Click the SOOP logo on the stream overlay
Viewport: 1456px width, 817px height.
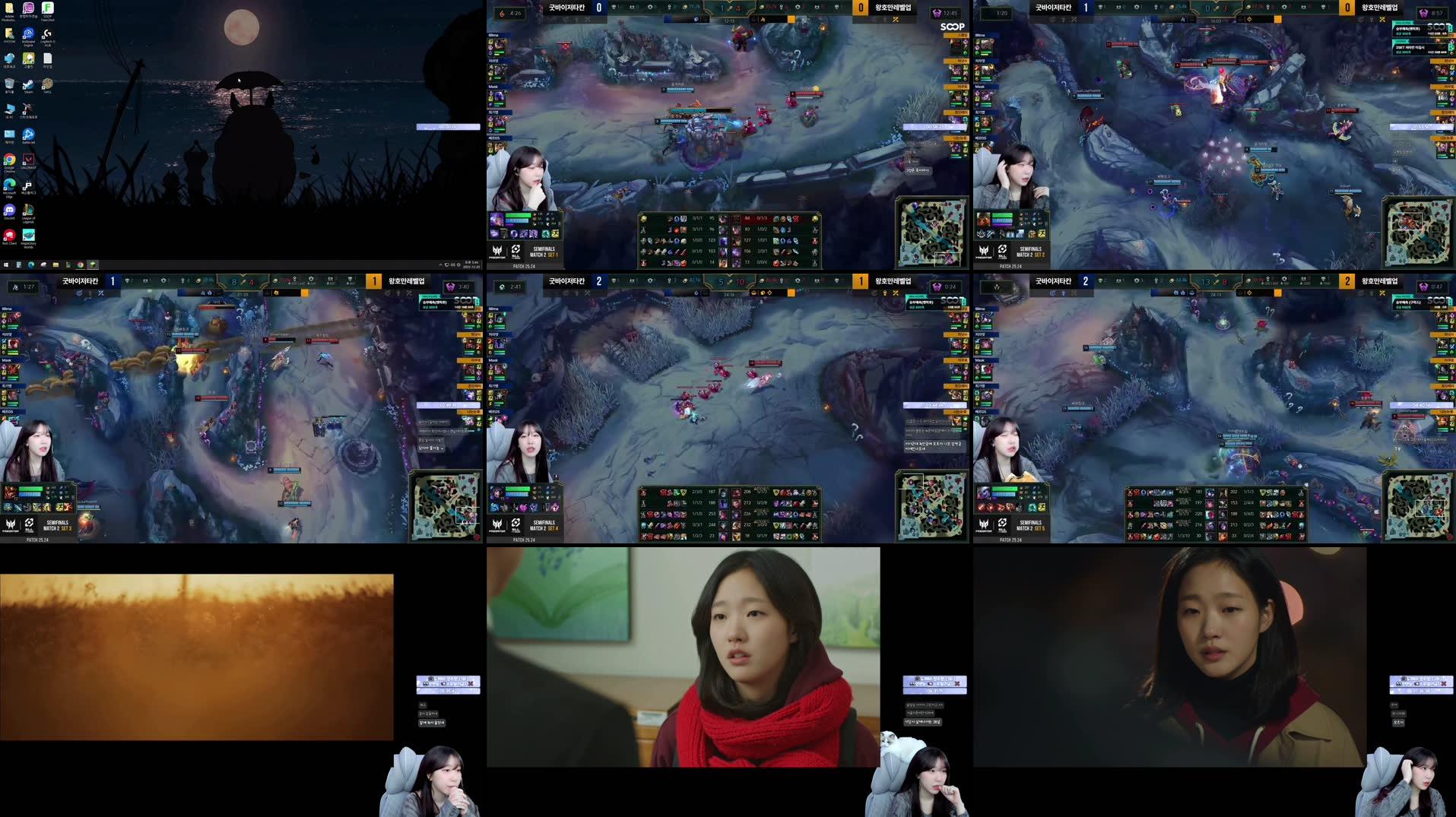952,27
